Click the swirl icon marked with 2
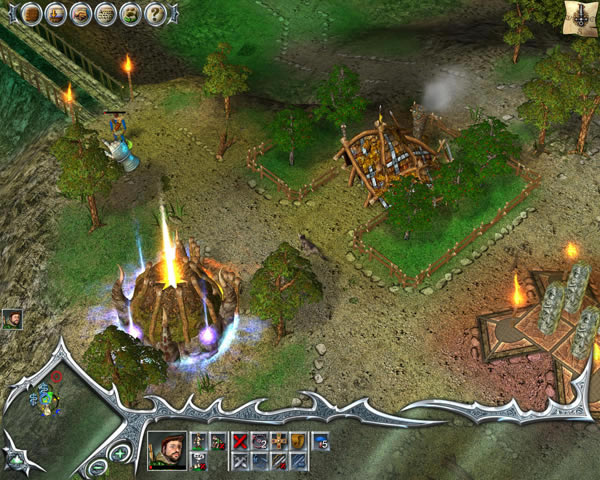600x480 pixels. (x=259, y=441)
